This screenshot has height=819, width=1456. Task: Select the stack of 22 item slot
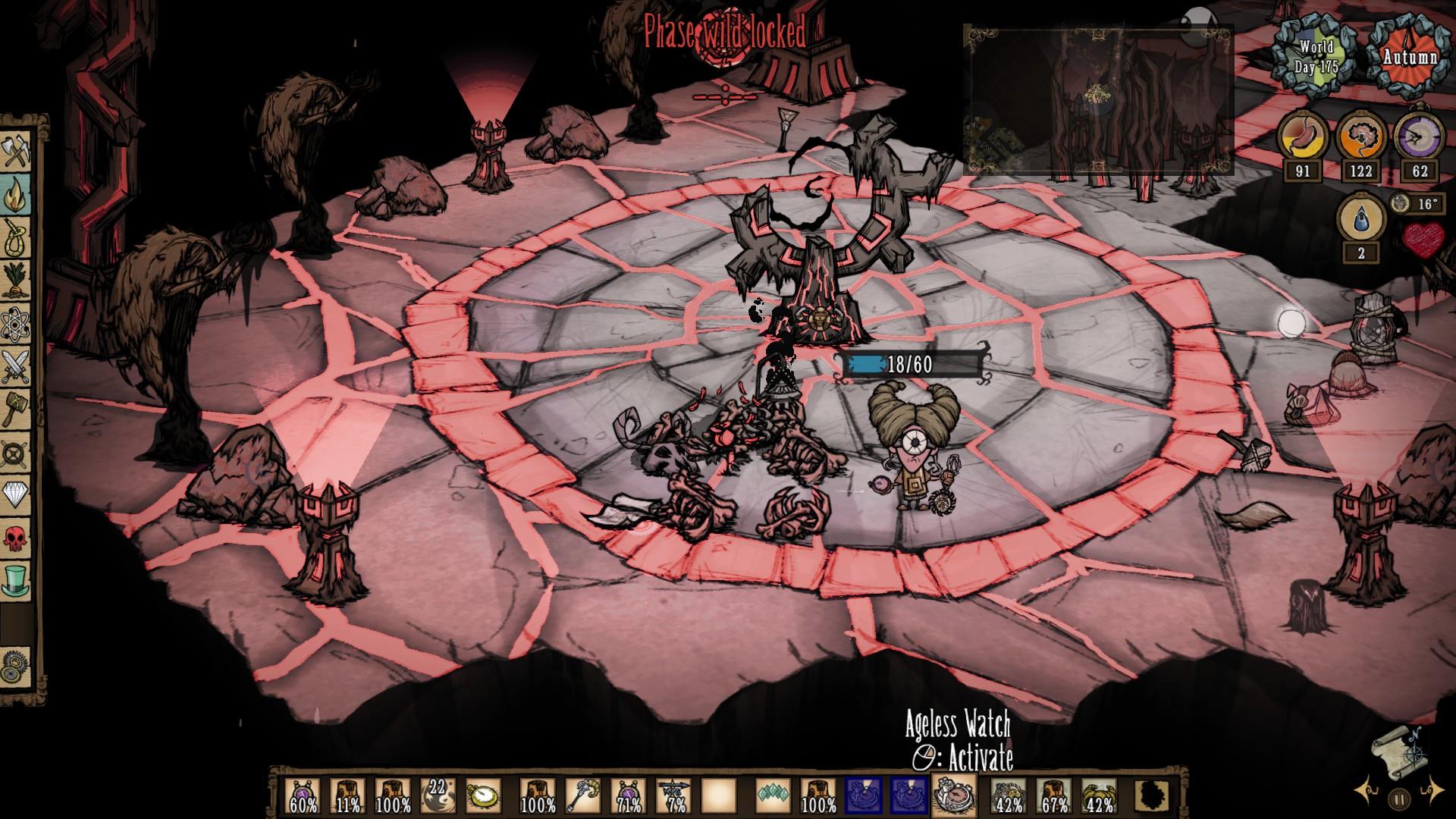tap(438, 795)
